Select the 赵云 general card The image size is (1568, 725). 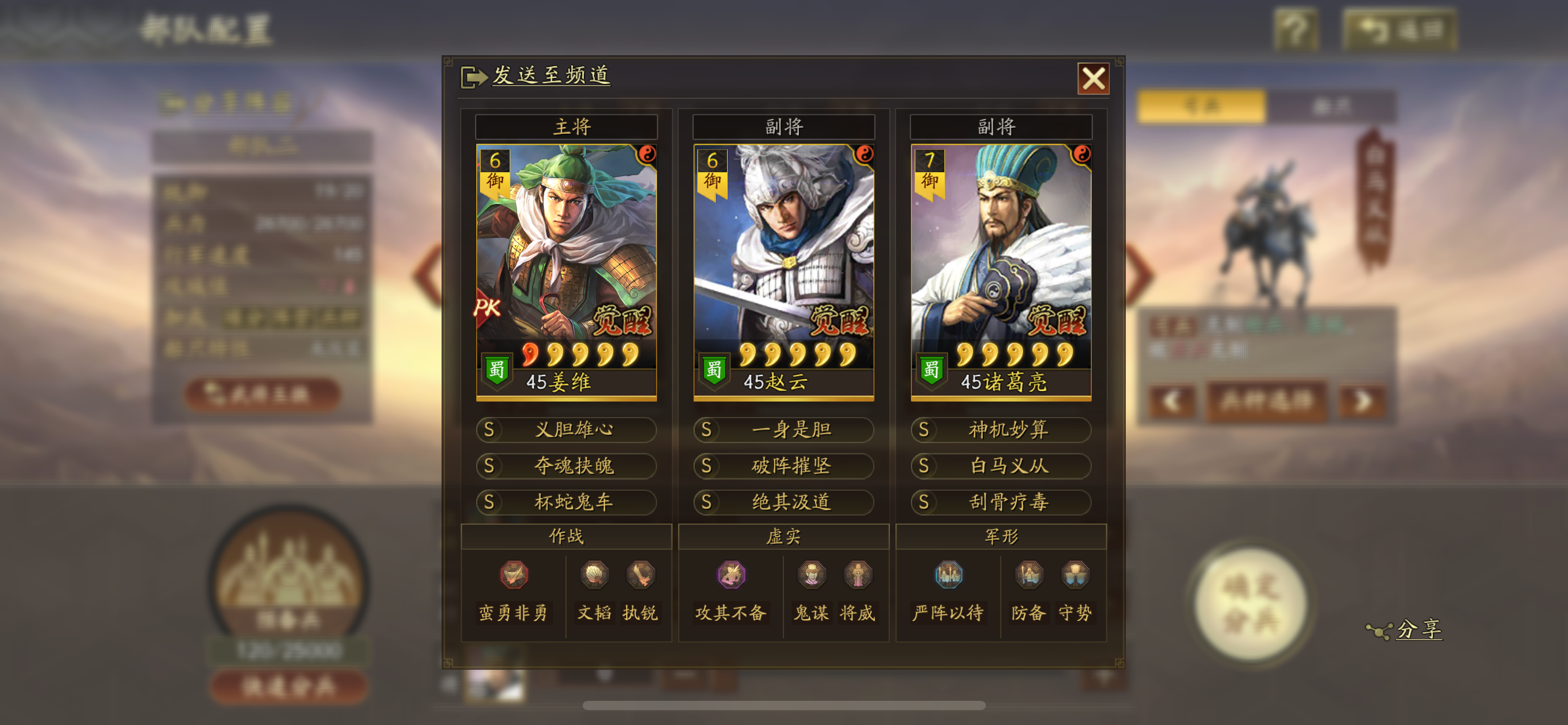783,271
